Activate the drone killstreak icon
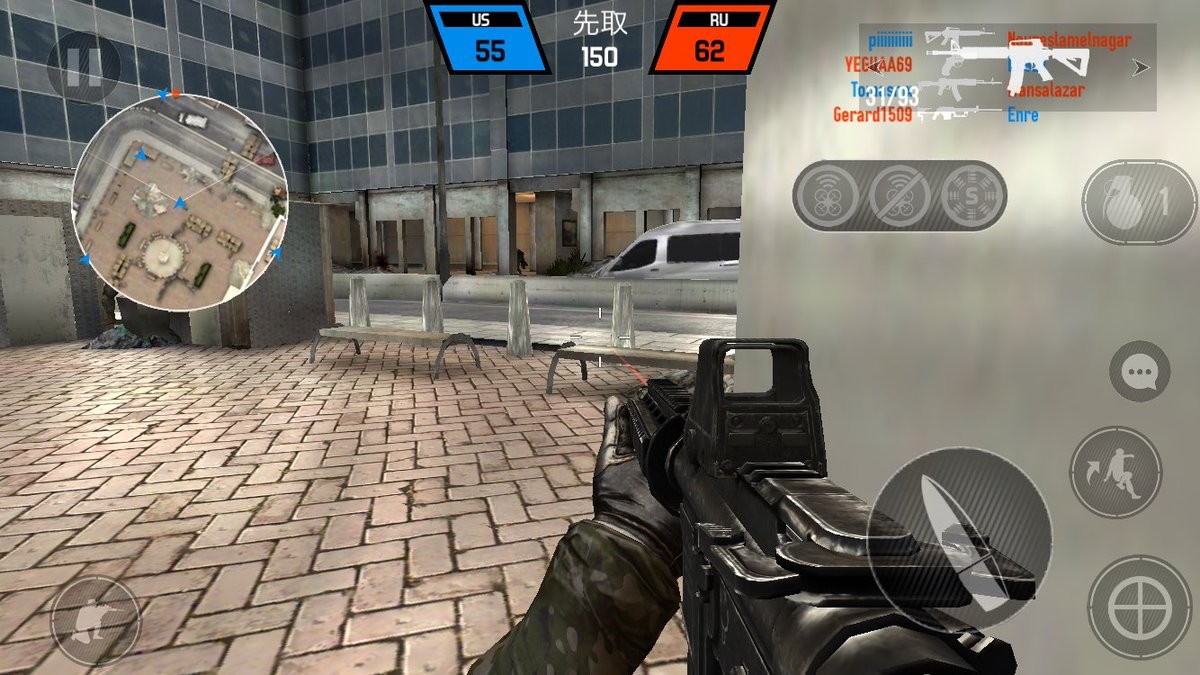1200x675 pixels. (827, 196)
